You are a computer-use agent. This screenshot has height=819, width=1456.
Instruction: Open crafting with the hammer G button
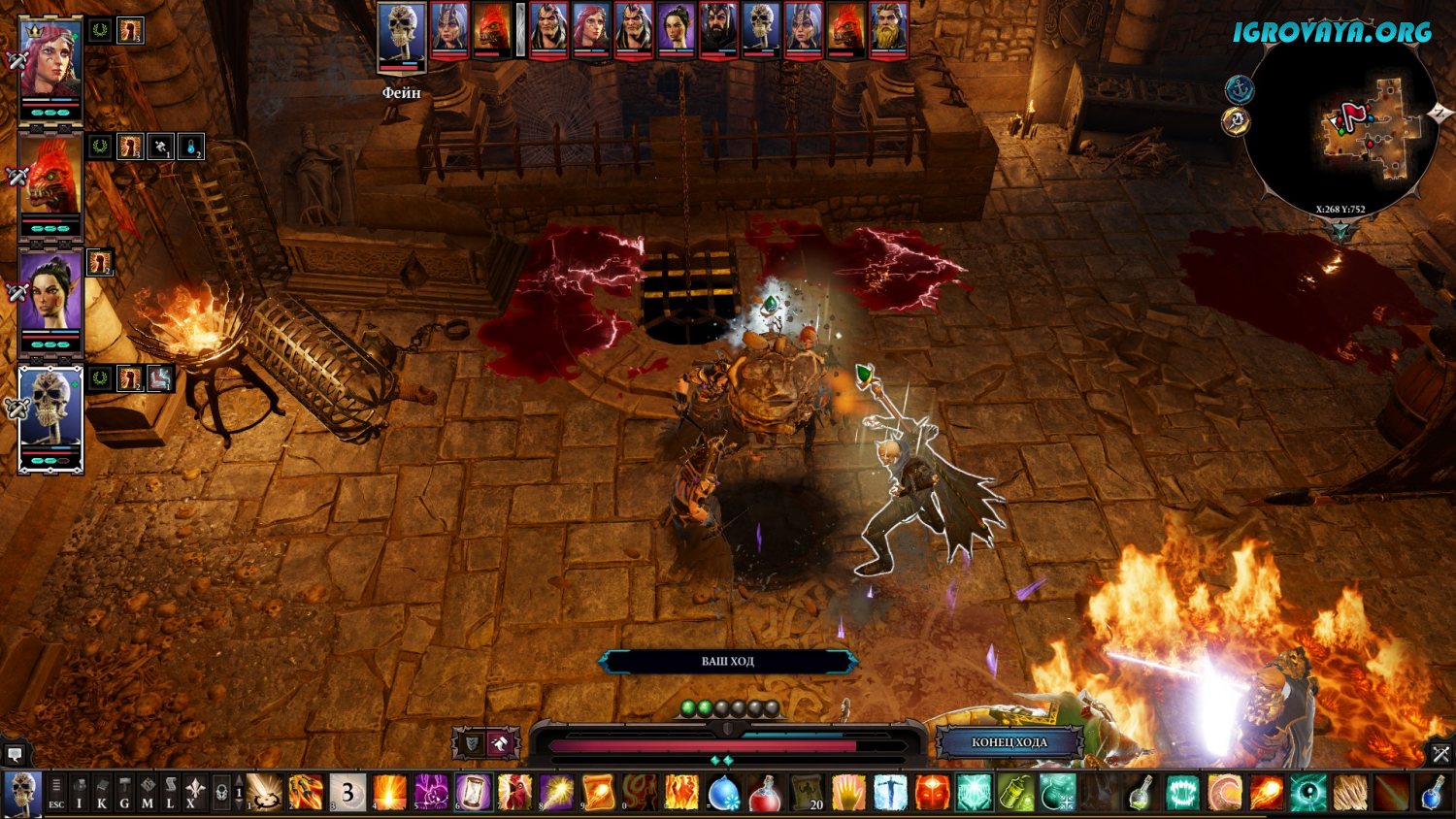[124, 793]
